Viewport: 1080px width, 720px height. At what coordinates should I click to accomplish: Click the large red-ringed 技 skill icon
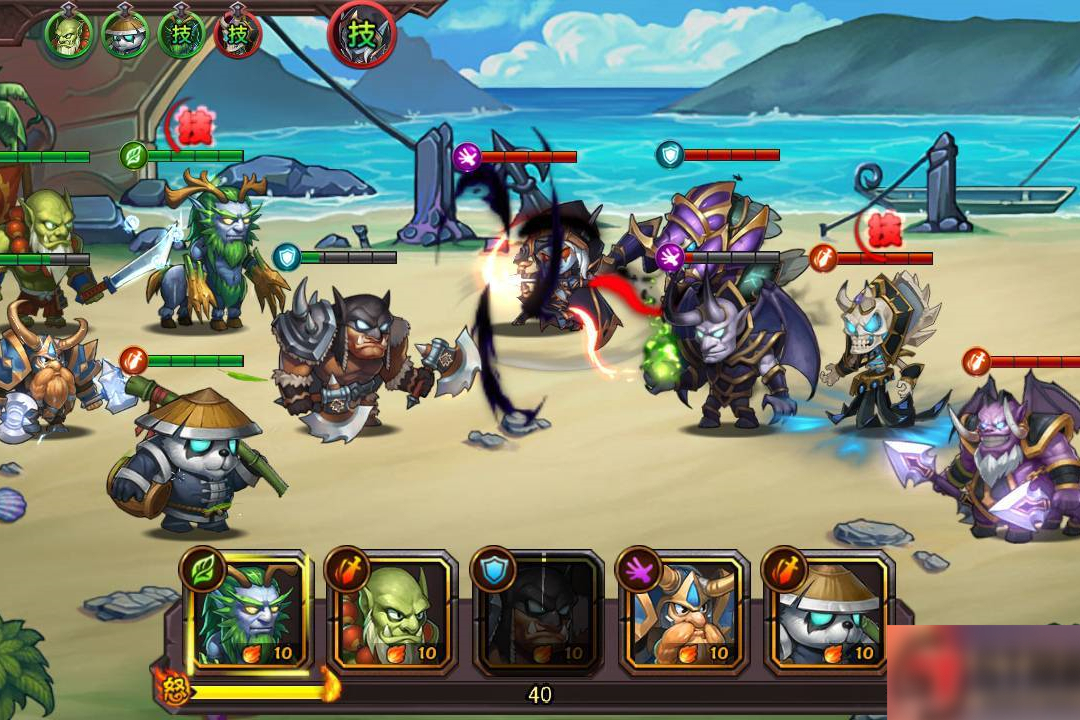362,35
